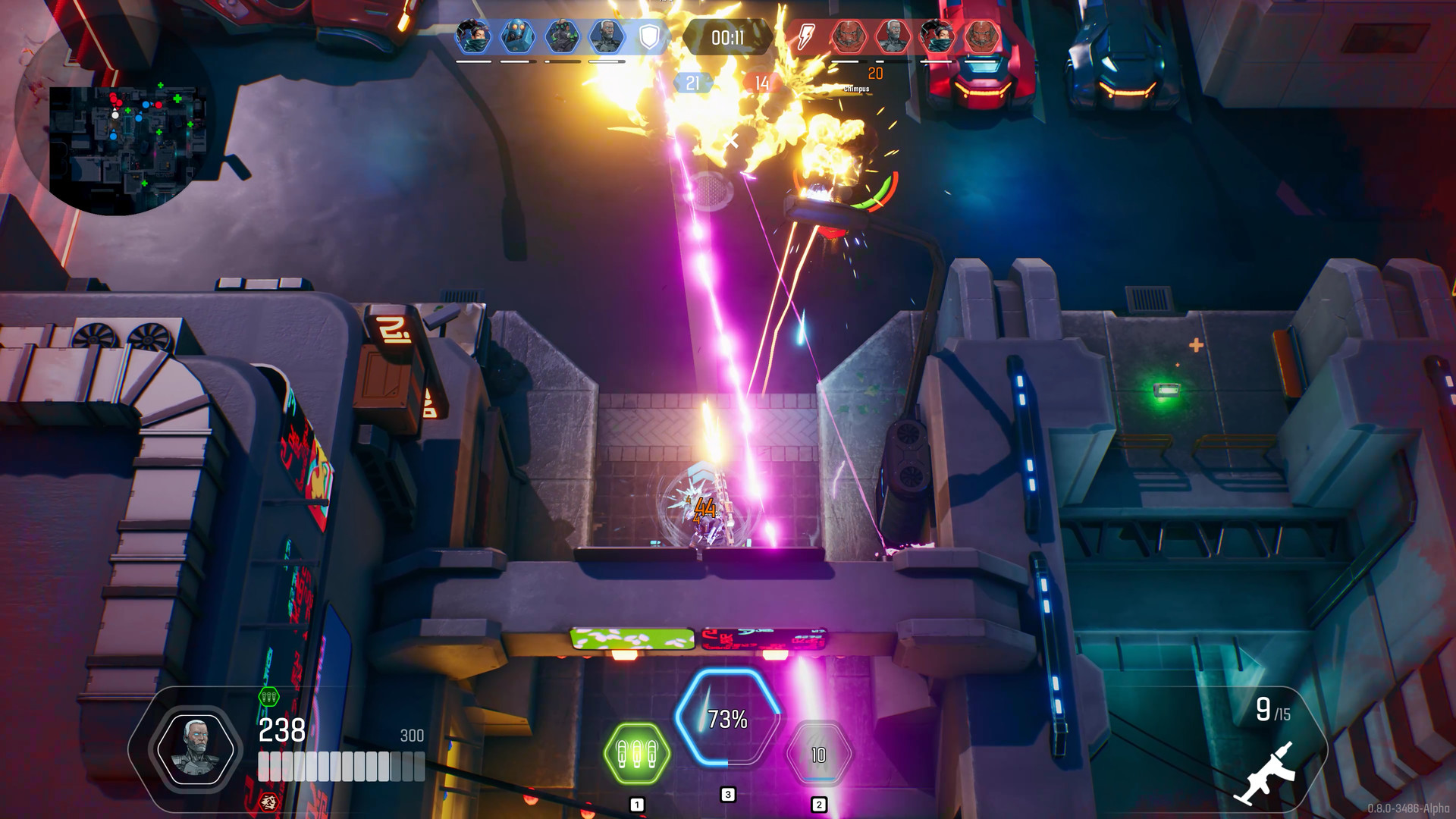Select the first blue teammate portrait
The image size is (1456, 819).
472,34
